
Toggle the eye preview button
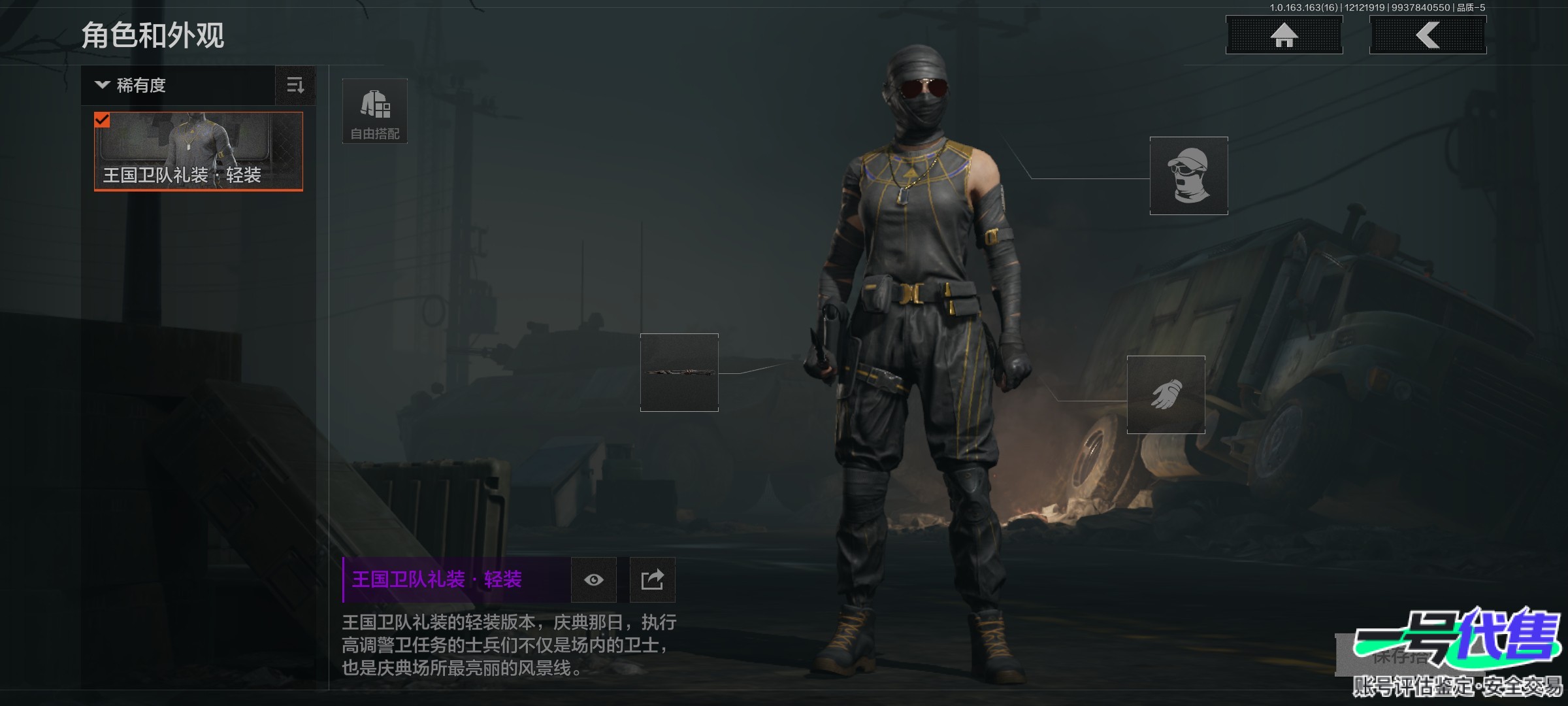point(593,580)
